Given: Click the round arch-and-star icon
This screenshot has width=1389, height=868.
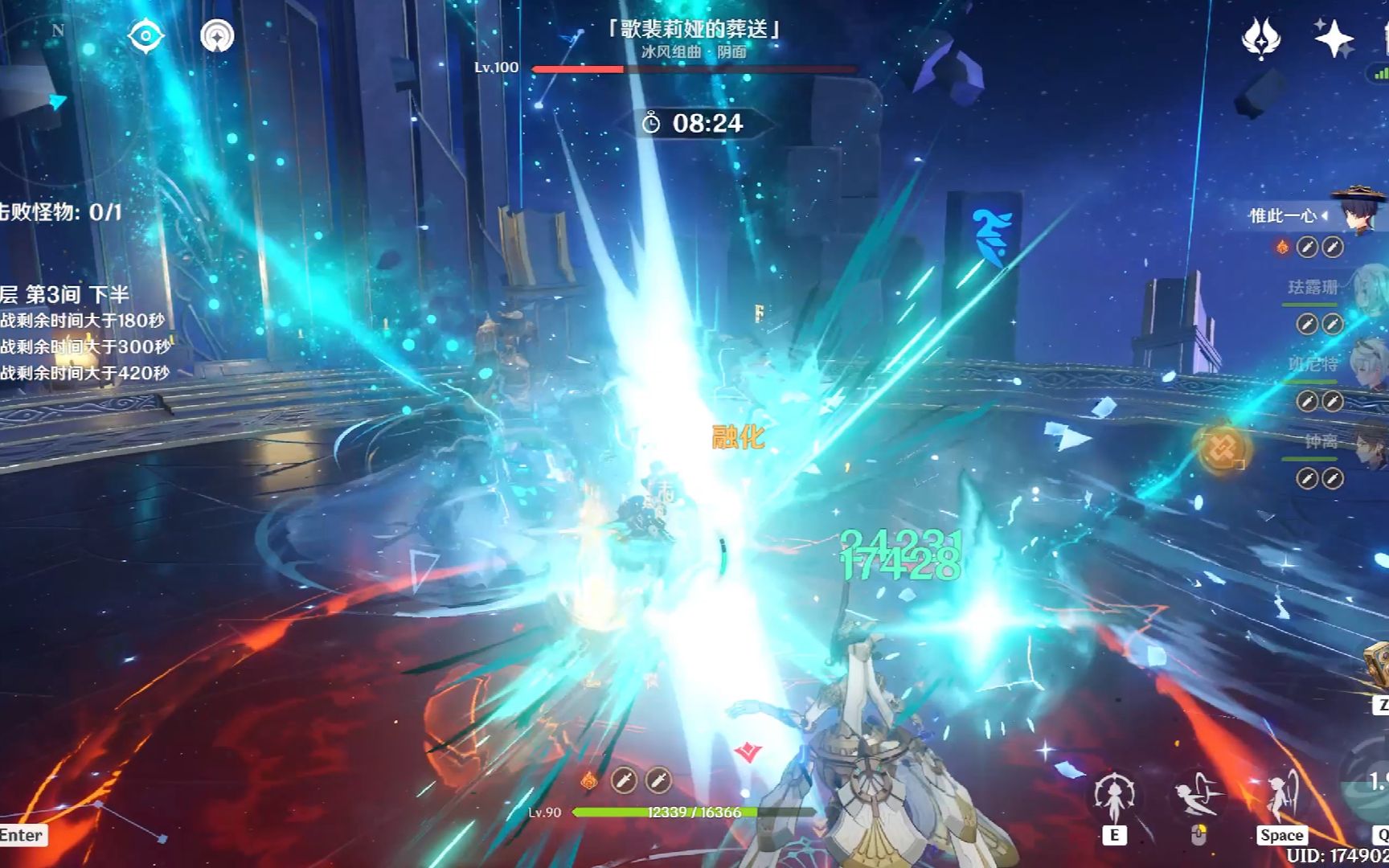Looking at the screenshot, I should [217, 36].
